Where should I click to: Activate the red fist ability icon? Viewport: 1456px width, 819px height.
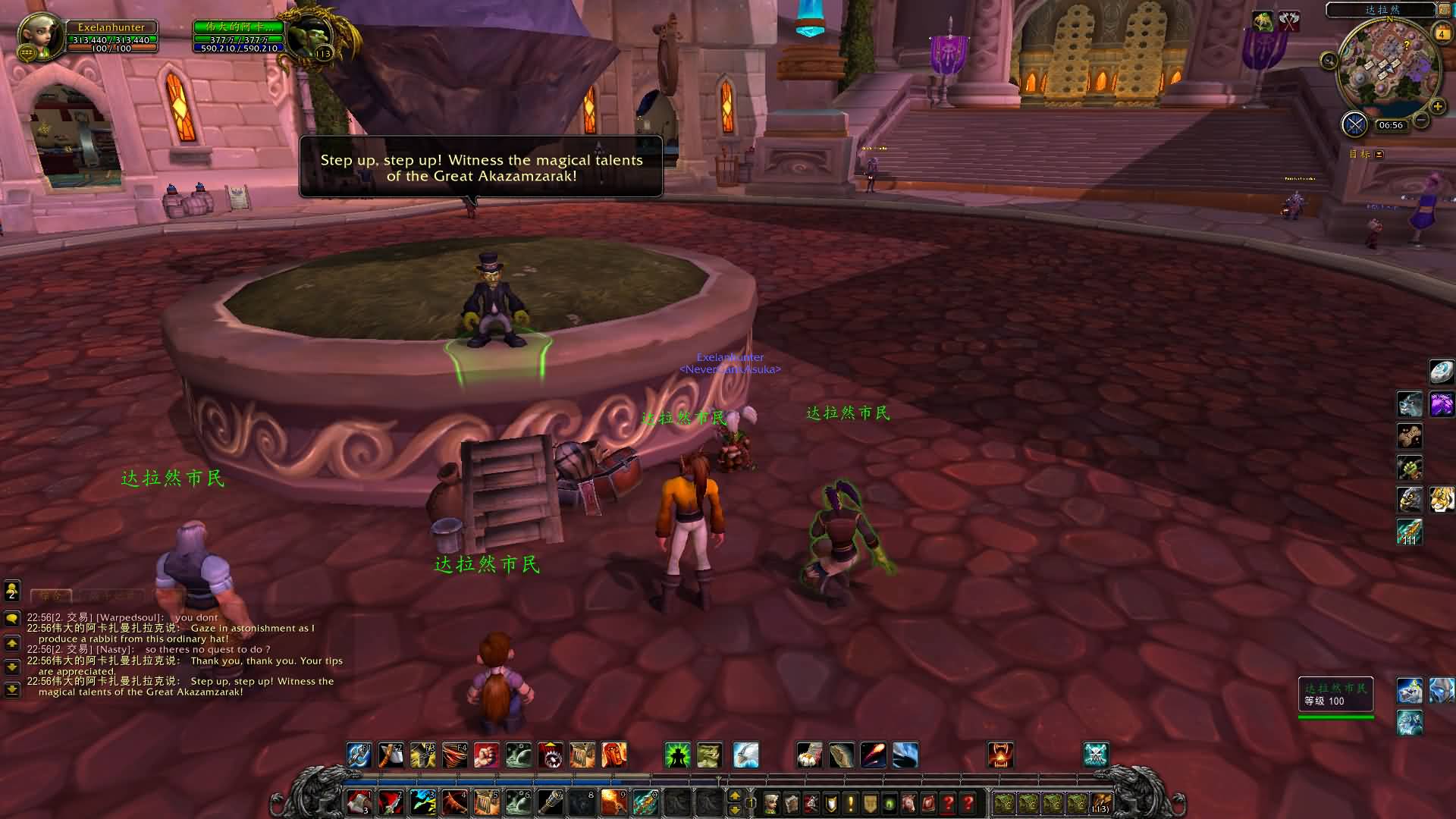[x=486, y=755]
